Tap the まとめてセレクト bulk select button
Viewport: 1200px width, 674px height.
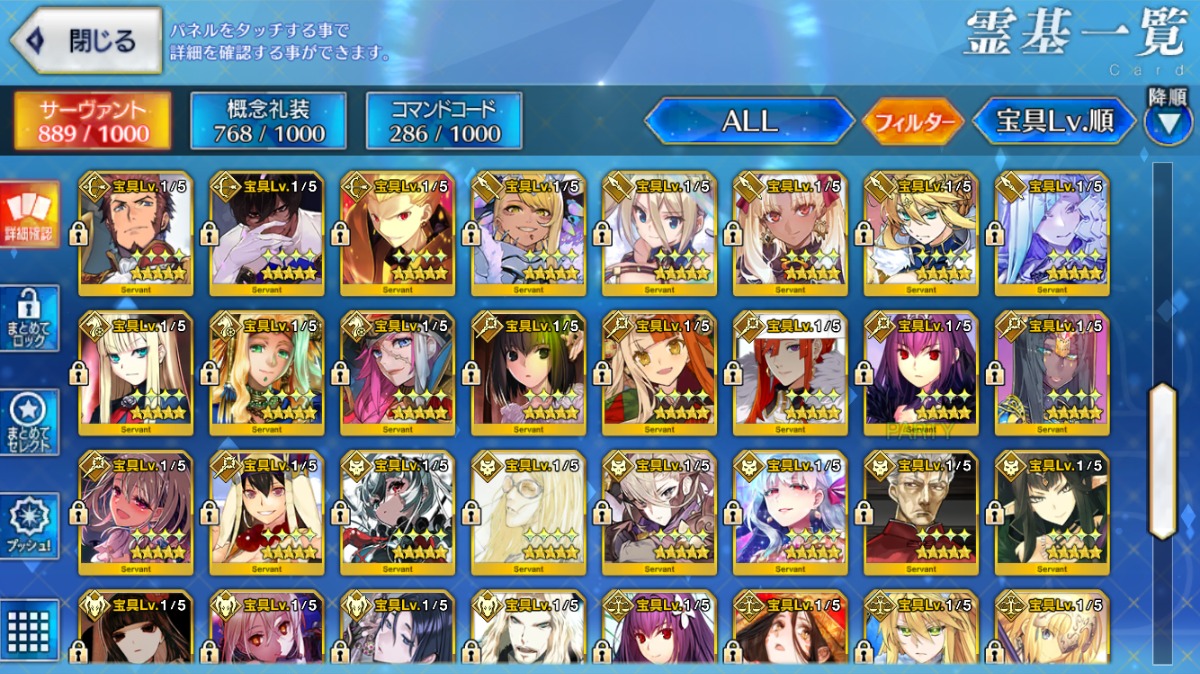point(29,422)
